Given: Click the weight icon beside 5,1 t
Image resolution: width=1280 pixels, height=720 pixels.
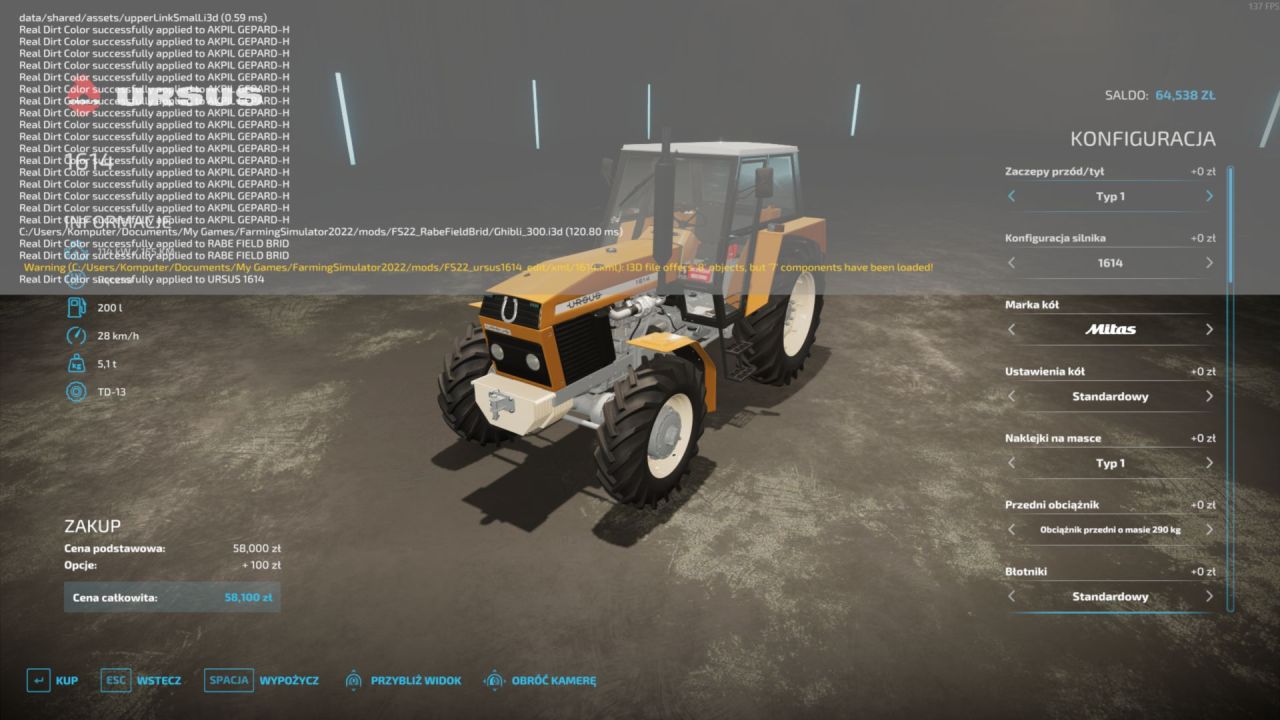Looking at the screenshot, I should tap(76, 363).
